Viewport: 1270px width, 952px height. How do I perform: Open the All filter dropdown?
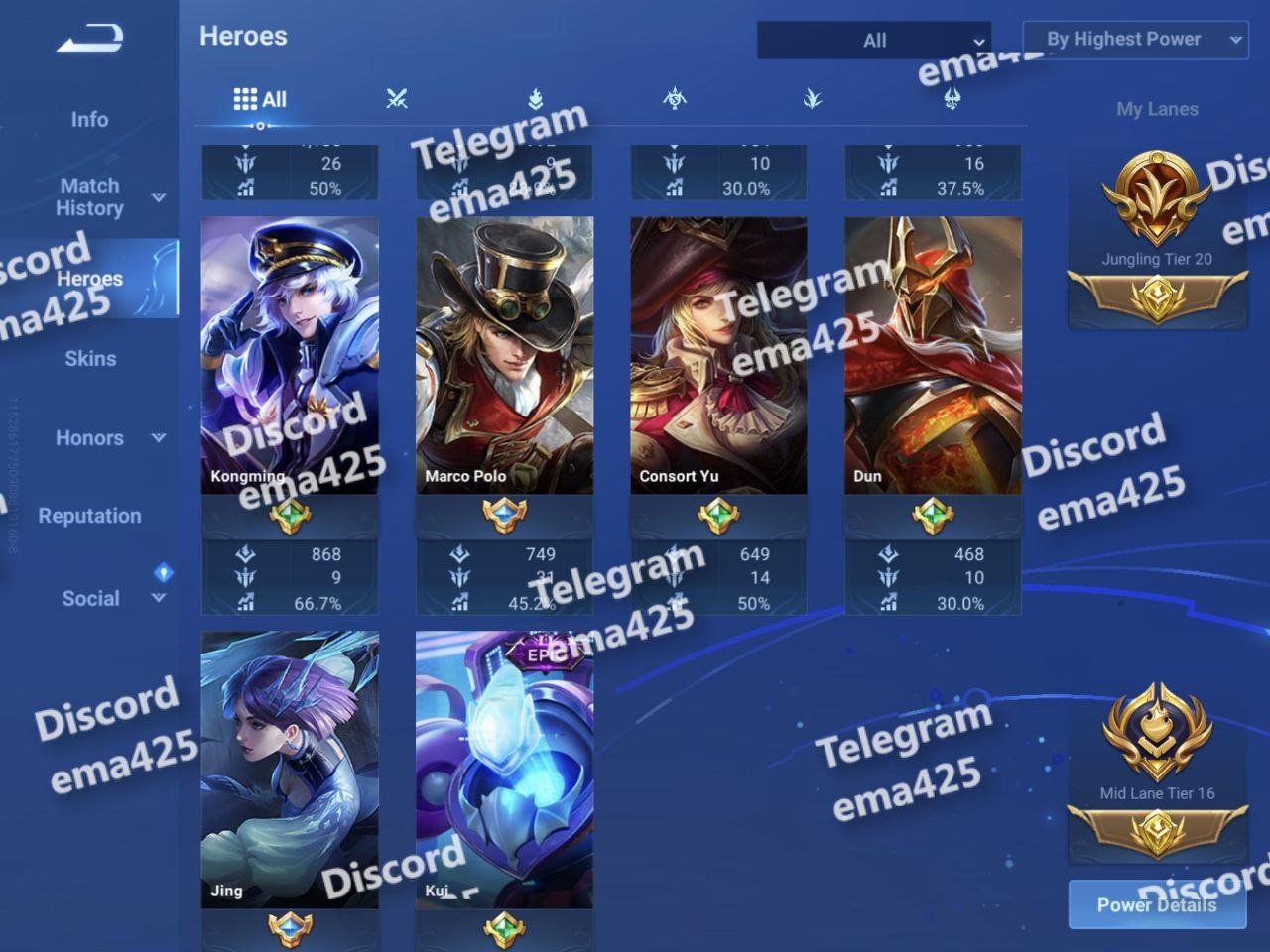click(873, 41)
